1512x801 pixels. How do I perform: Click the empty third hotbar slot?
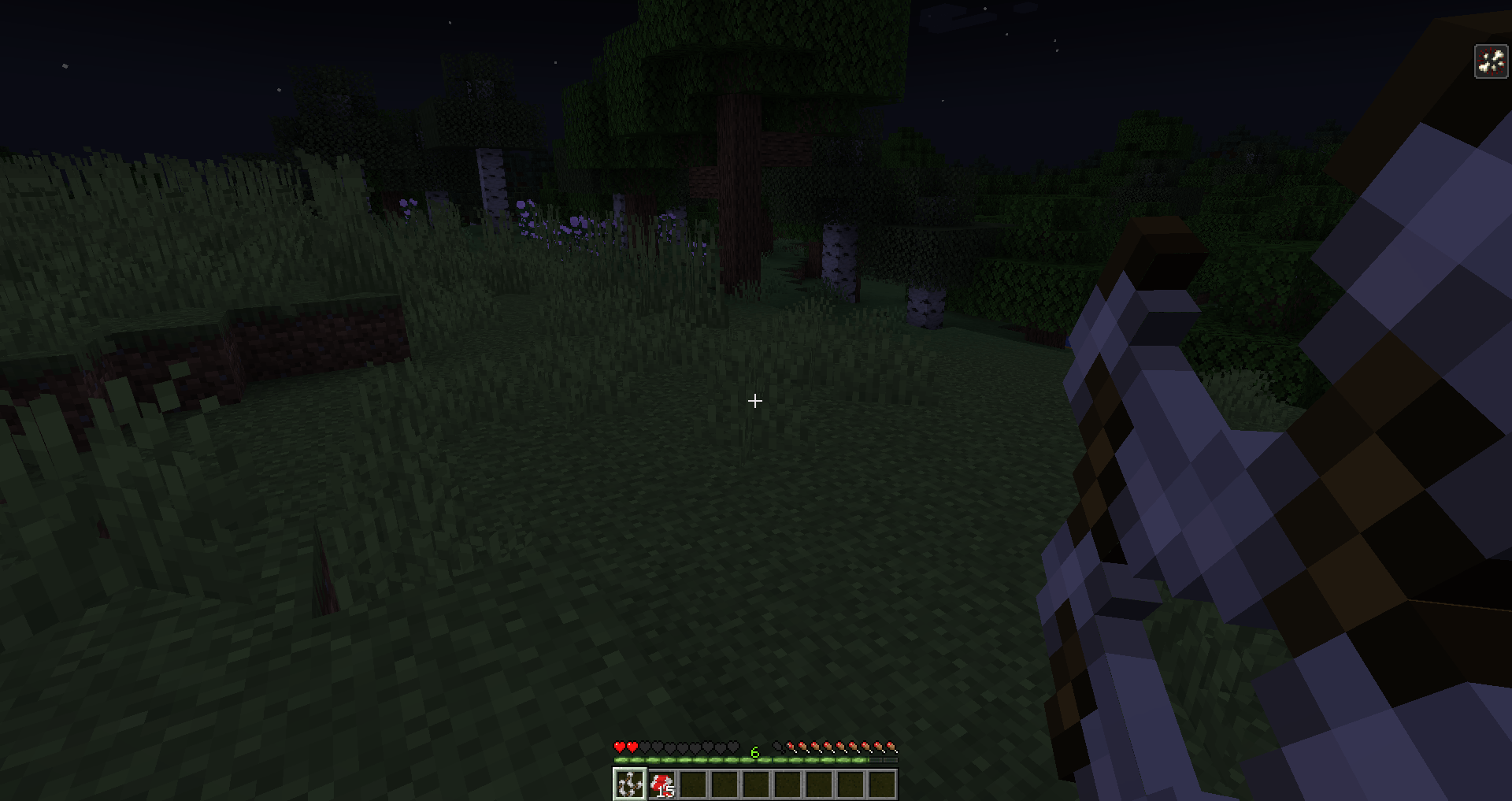(694, 784)
